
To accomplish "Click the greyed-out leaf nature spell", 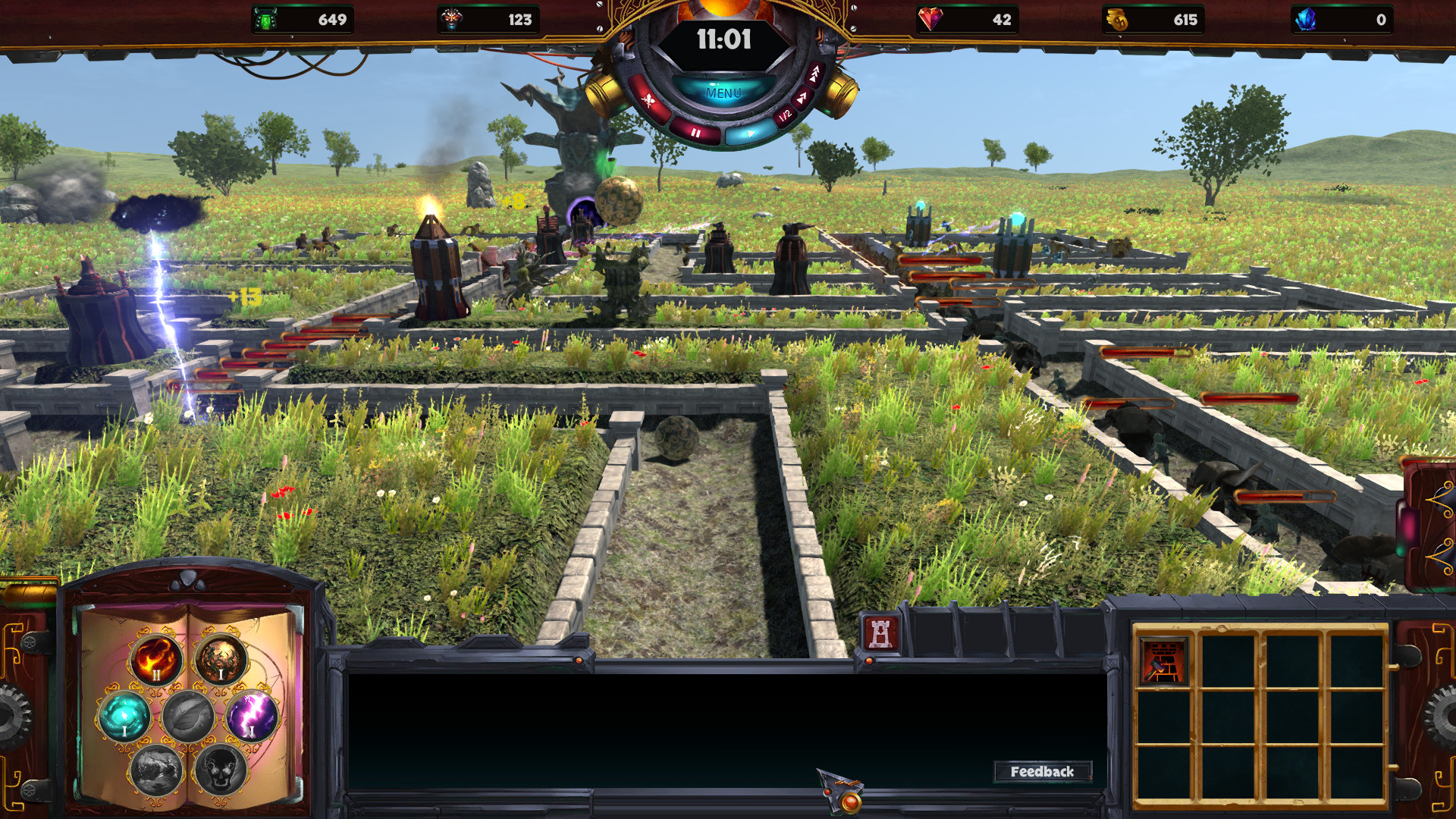I will [188, 717].
